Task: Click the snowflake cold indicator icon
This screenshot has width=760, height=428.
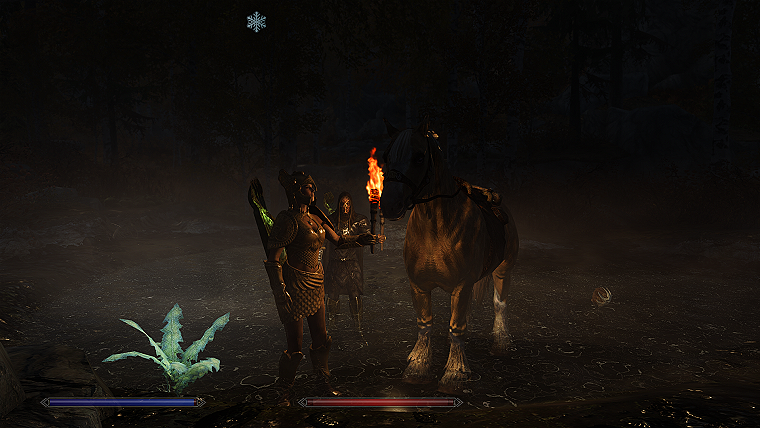Action: tap(256, 21)
